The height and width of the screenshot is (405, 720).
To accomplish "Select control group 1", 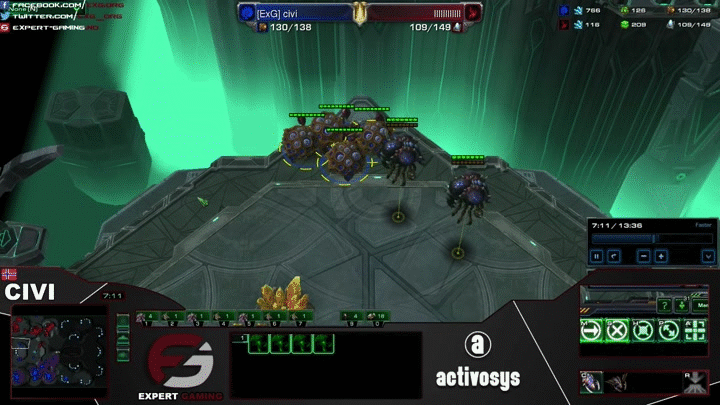I will point(147,318).
